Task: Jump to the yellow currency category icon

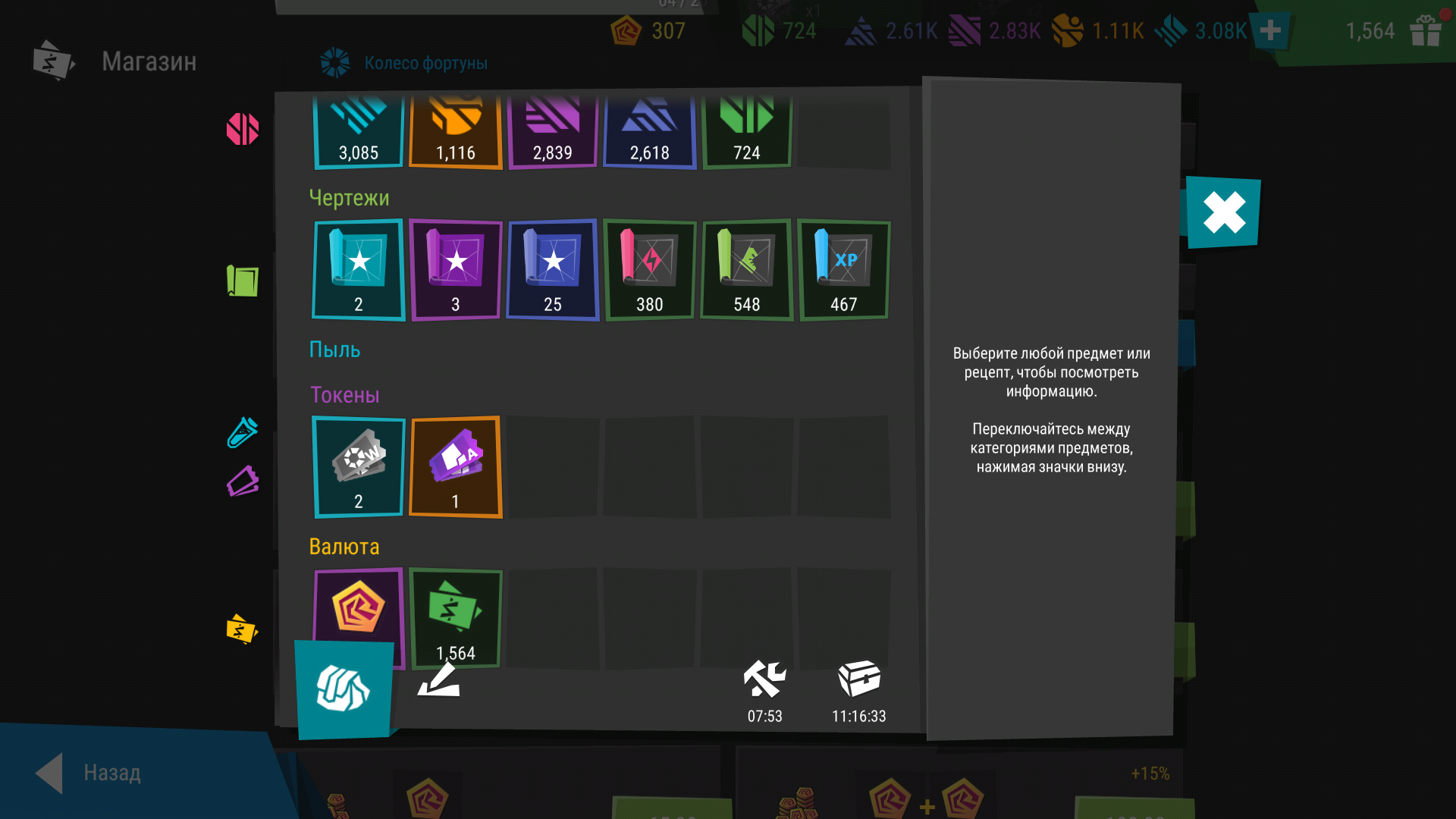Action: 242,629
